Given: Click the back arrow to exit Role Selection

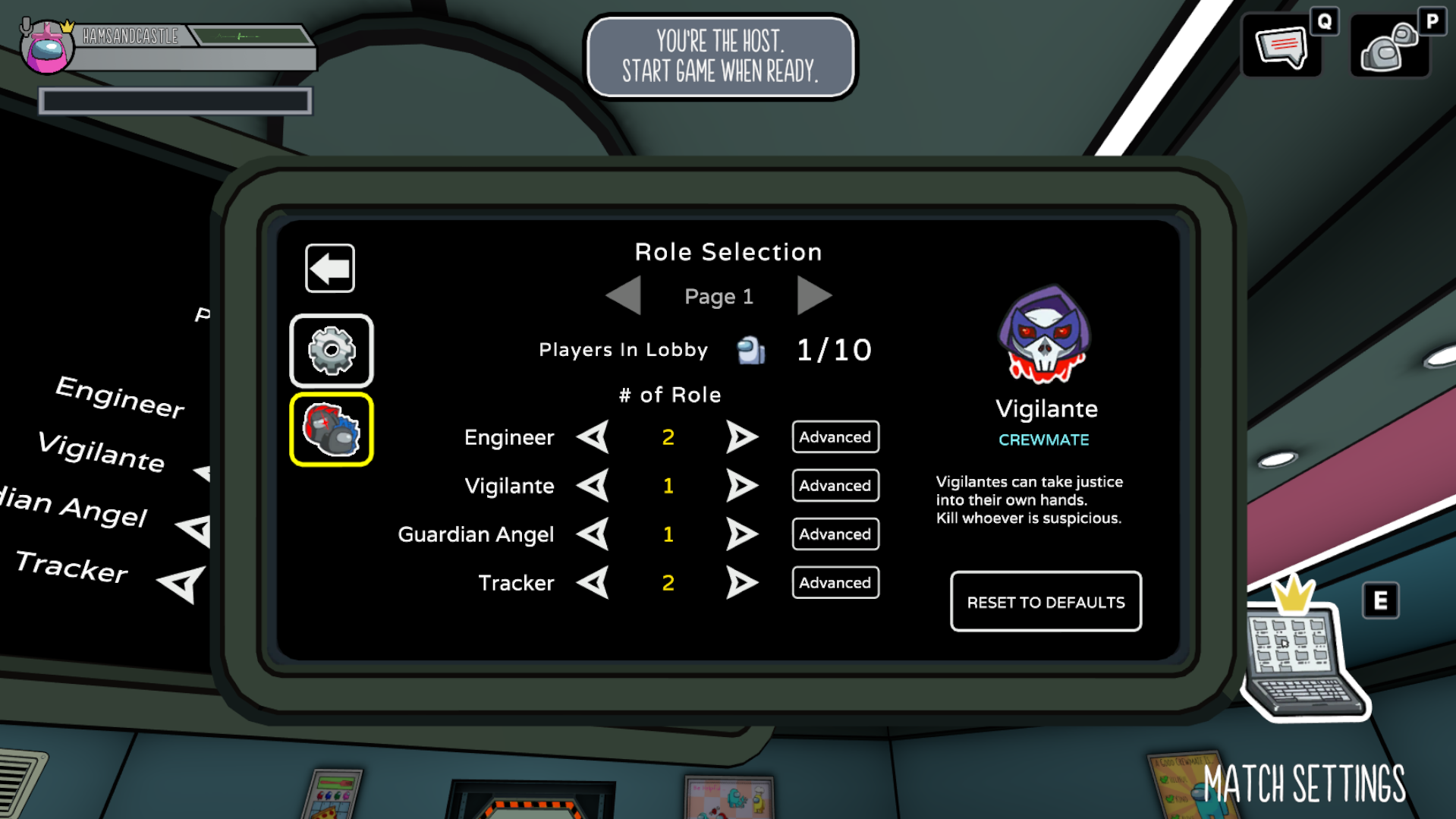Looking at the screenshot, I should click(x=329, y=267).
